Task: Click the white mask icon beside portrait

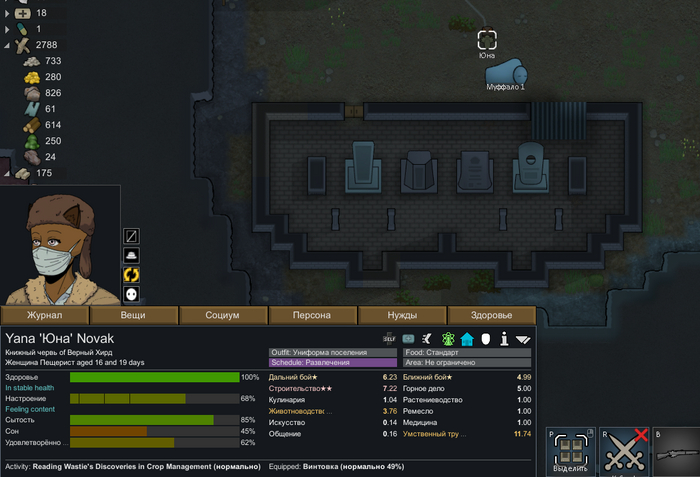Action: [x=131, y=294]
